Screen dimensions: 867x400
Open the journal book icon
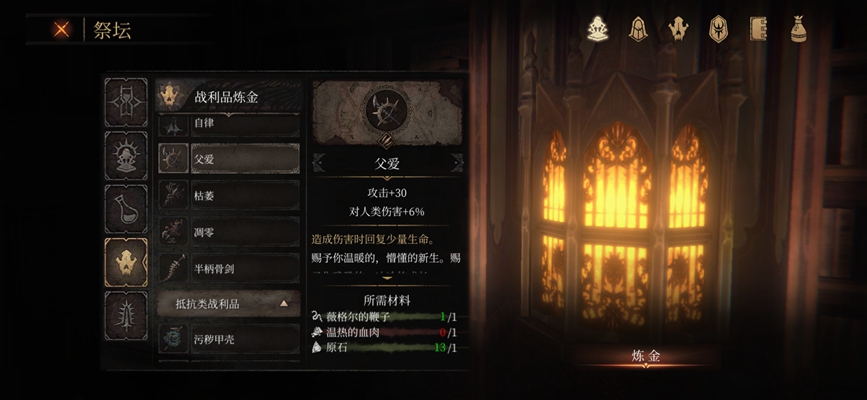pos(757,29)
